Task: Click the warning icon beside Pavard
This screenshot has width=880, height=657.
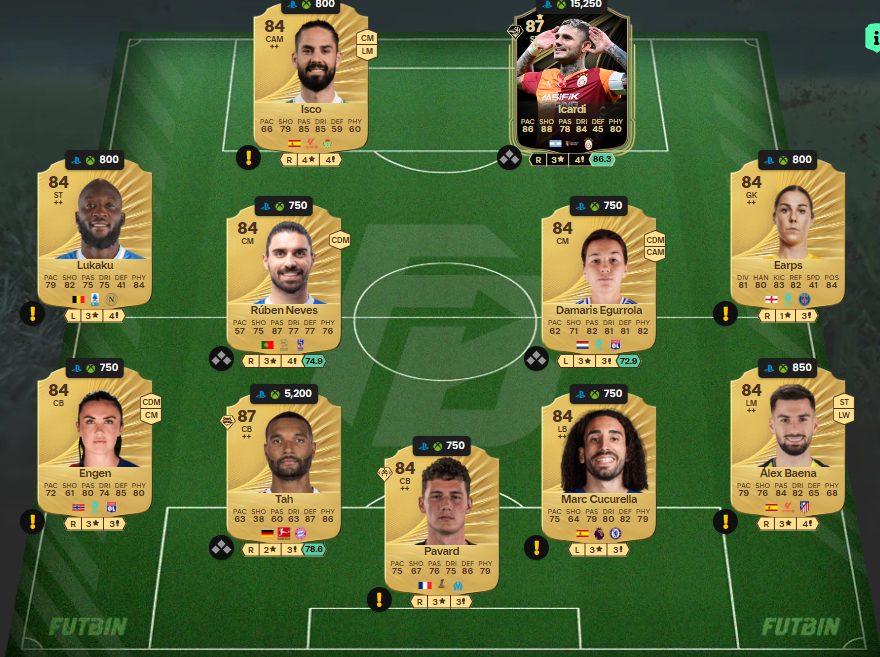Action: pyautogui.click(x=378, y=600)
